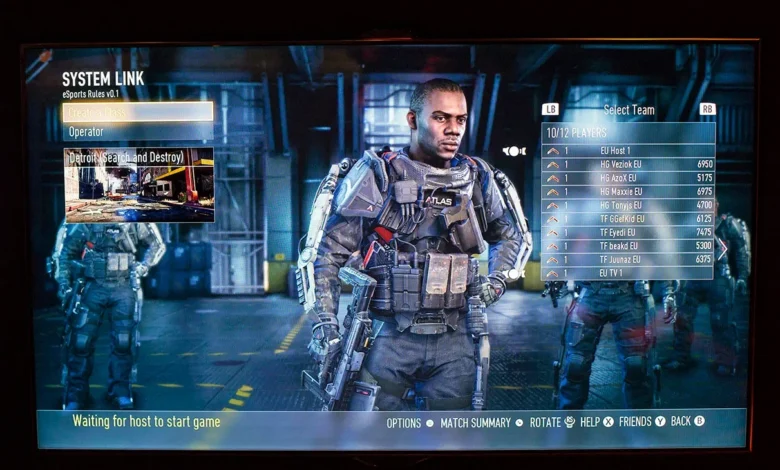Pick the HG Tonyjs EU lobby entry
Image resolution: width=780 pixels, height=470 pixels.
coord(628,205)
